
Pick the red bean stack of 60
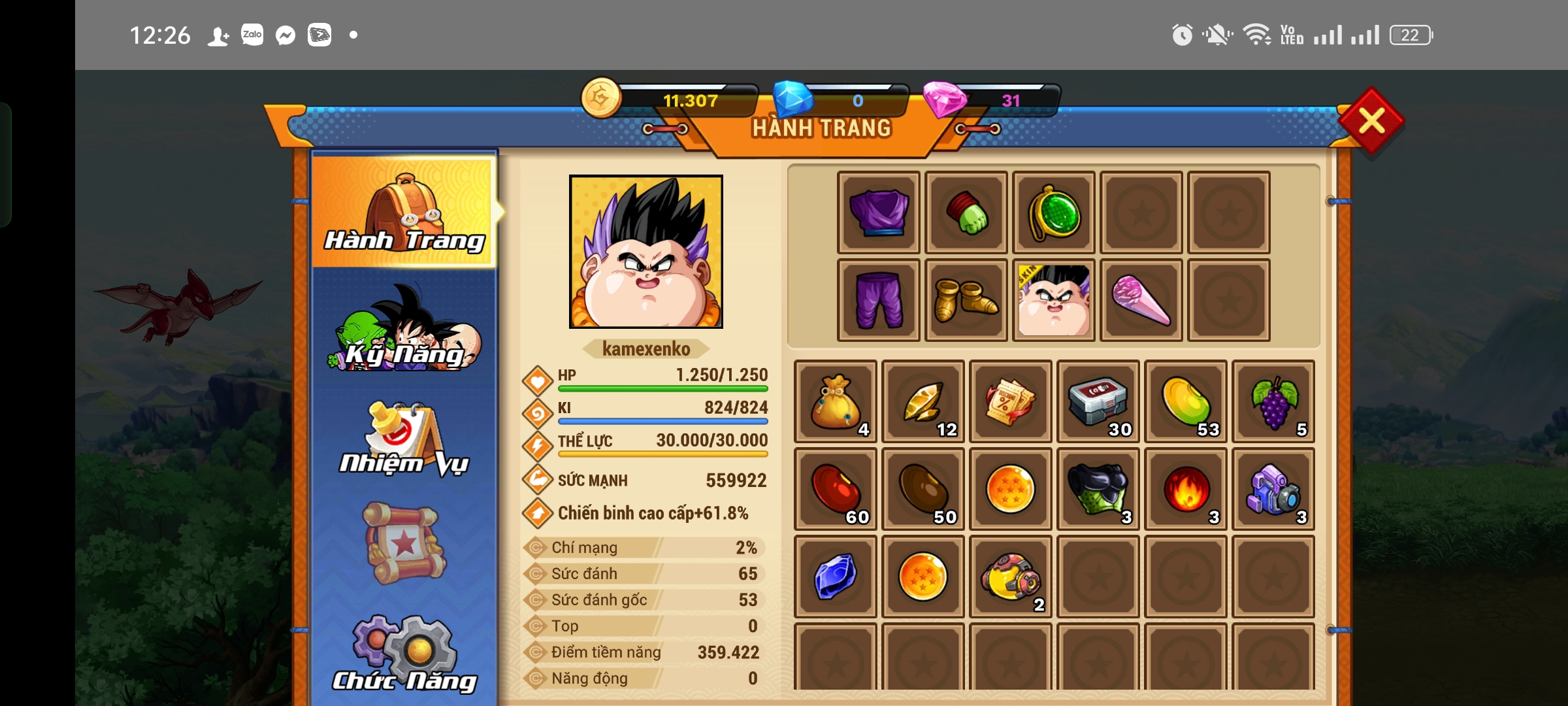[x=835, y=489]
